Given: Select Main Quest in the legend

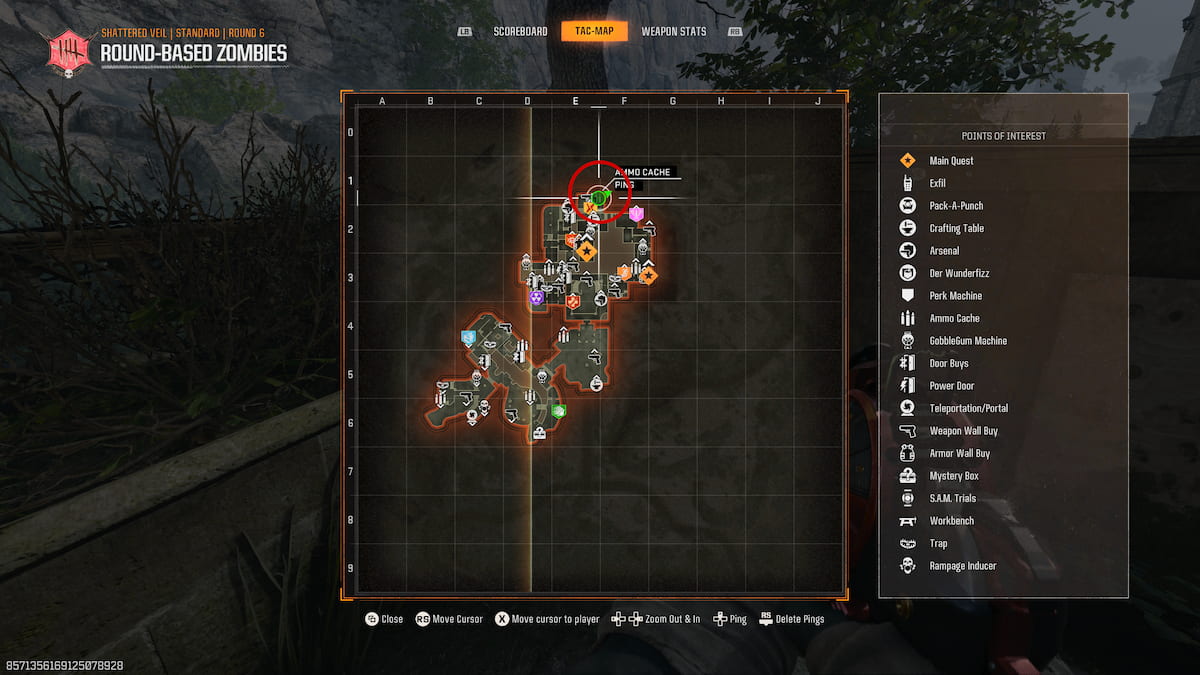Looking at the screenshot, I should pyautogui.click(x=950, y=161).
